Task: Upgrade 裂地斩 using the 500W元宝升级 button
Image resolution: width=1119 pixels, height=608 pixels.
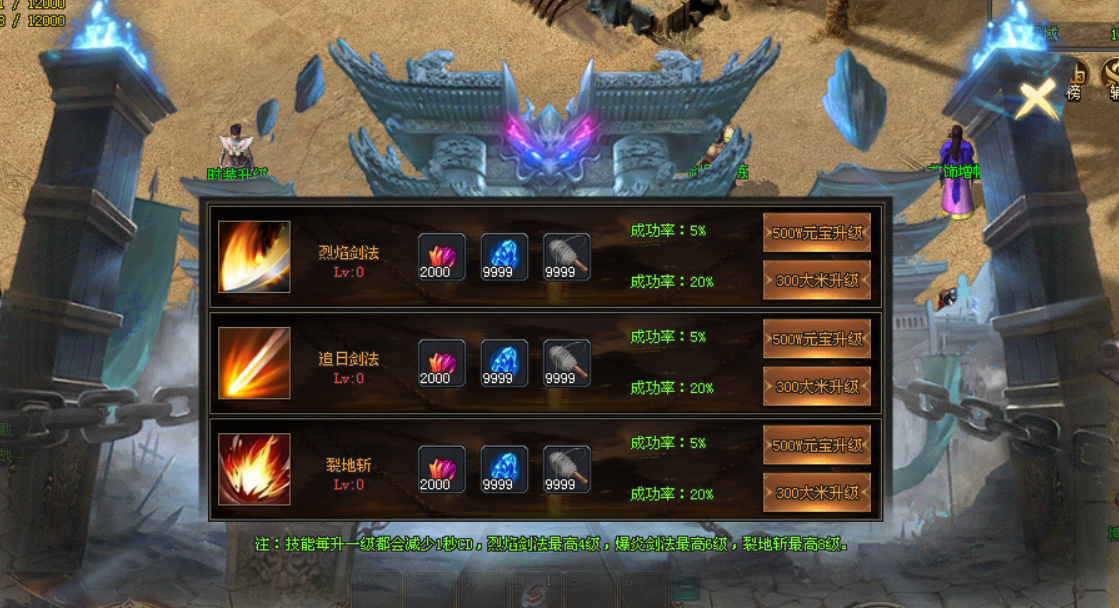Action: [x=816, y=445]
